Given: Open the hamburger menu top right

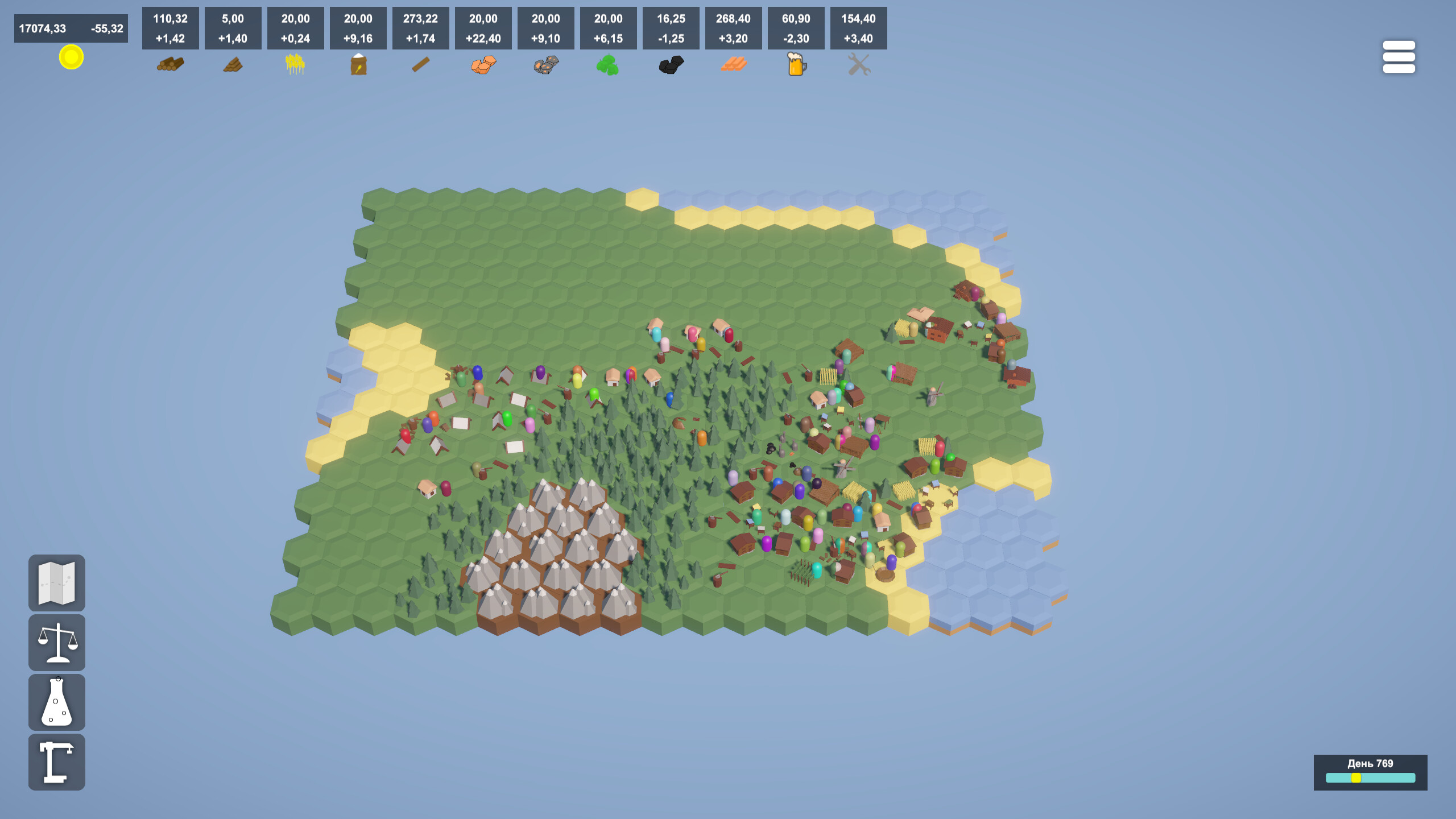Looking at the screenshot, I should tap(1400, 56).
